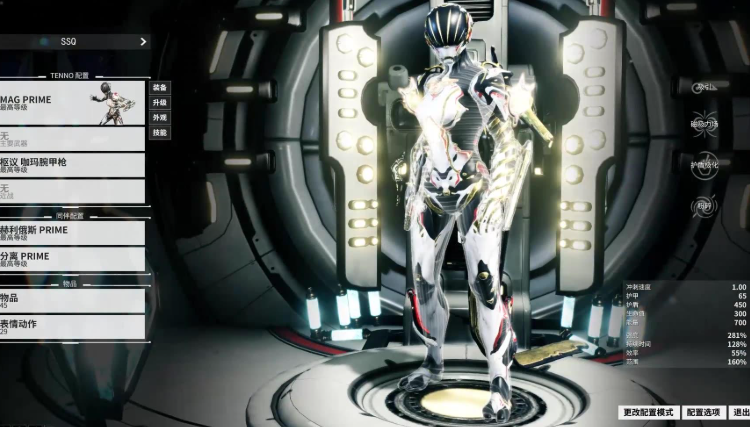Click the 吸引 (Pull) ability icon
Viewport: 750px width, 427px height.
(705, 88)
